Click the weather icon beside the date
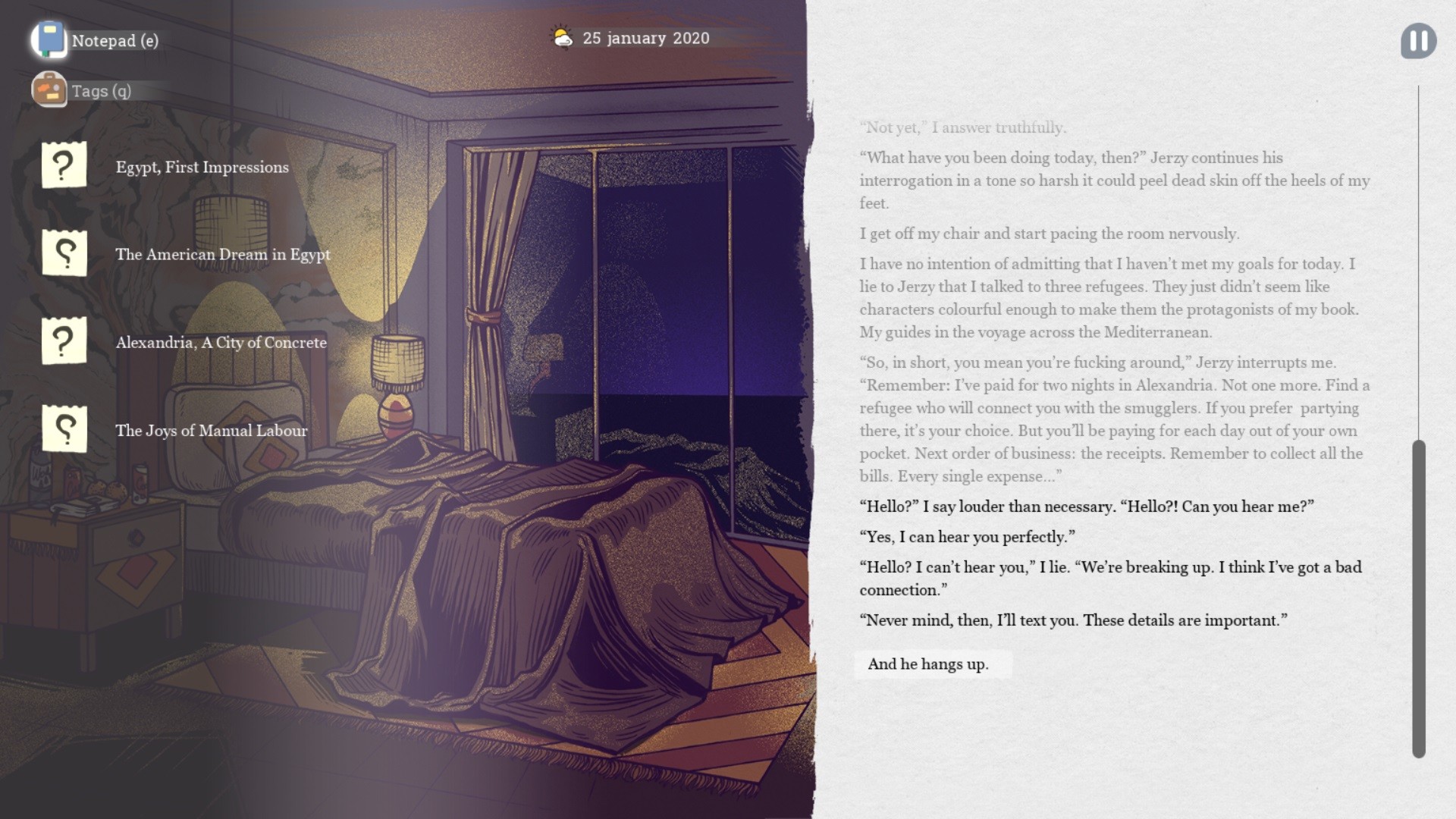 pyautogui.click(x=560, y=37)
